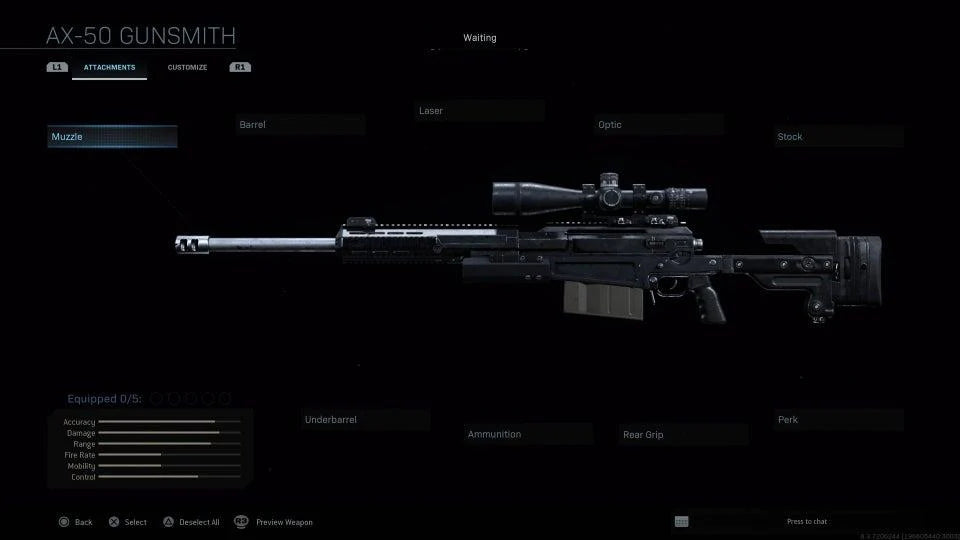Open the Customize tab
This screenshot has height=540, width=960.
pyautogui.click(x=187, y=68)
